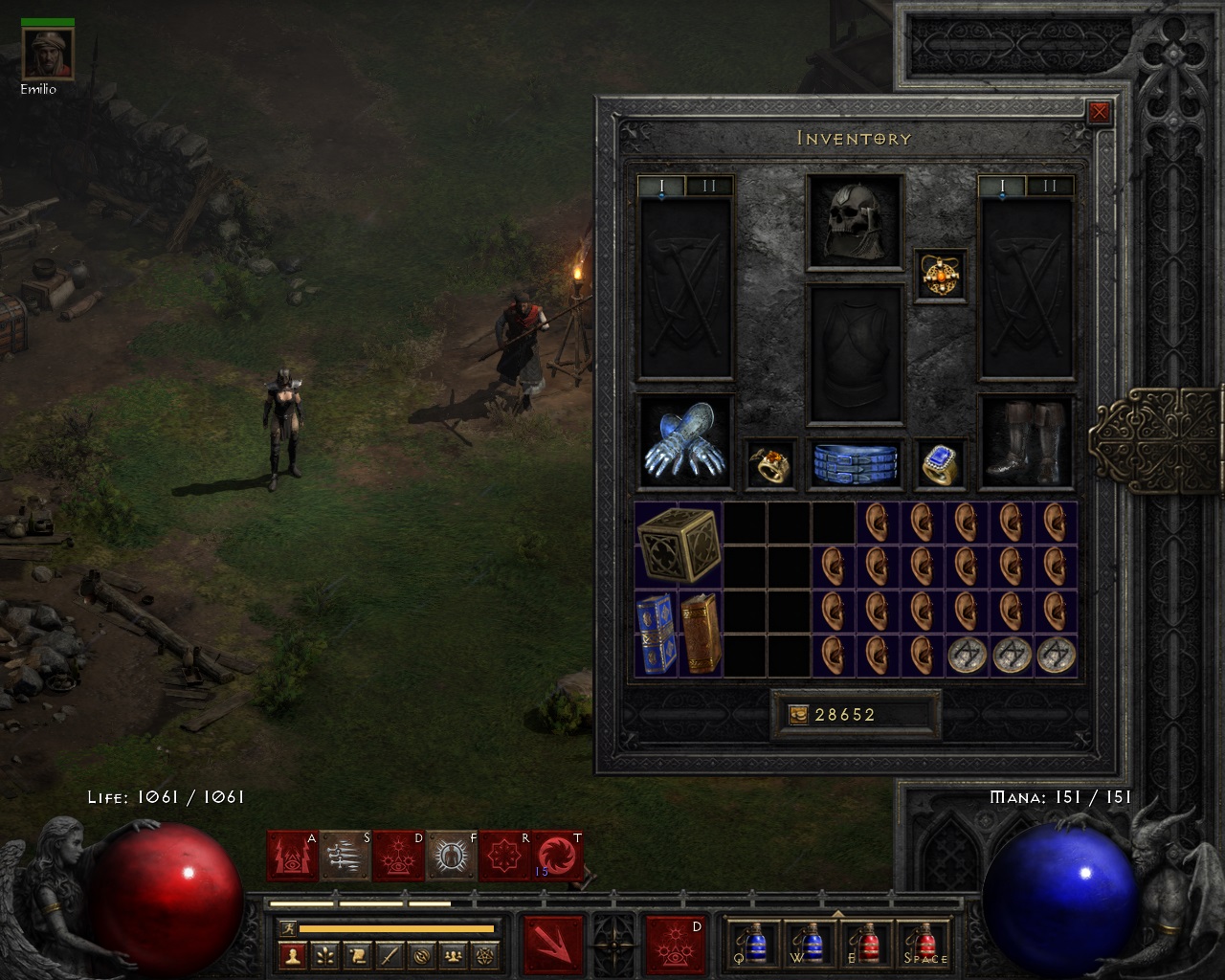1225x980 pixels.
Task: Toggle the run/walk icon beside the stamina bar
Action: [288, 927]
